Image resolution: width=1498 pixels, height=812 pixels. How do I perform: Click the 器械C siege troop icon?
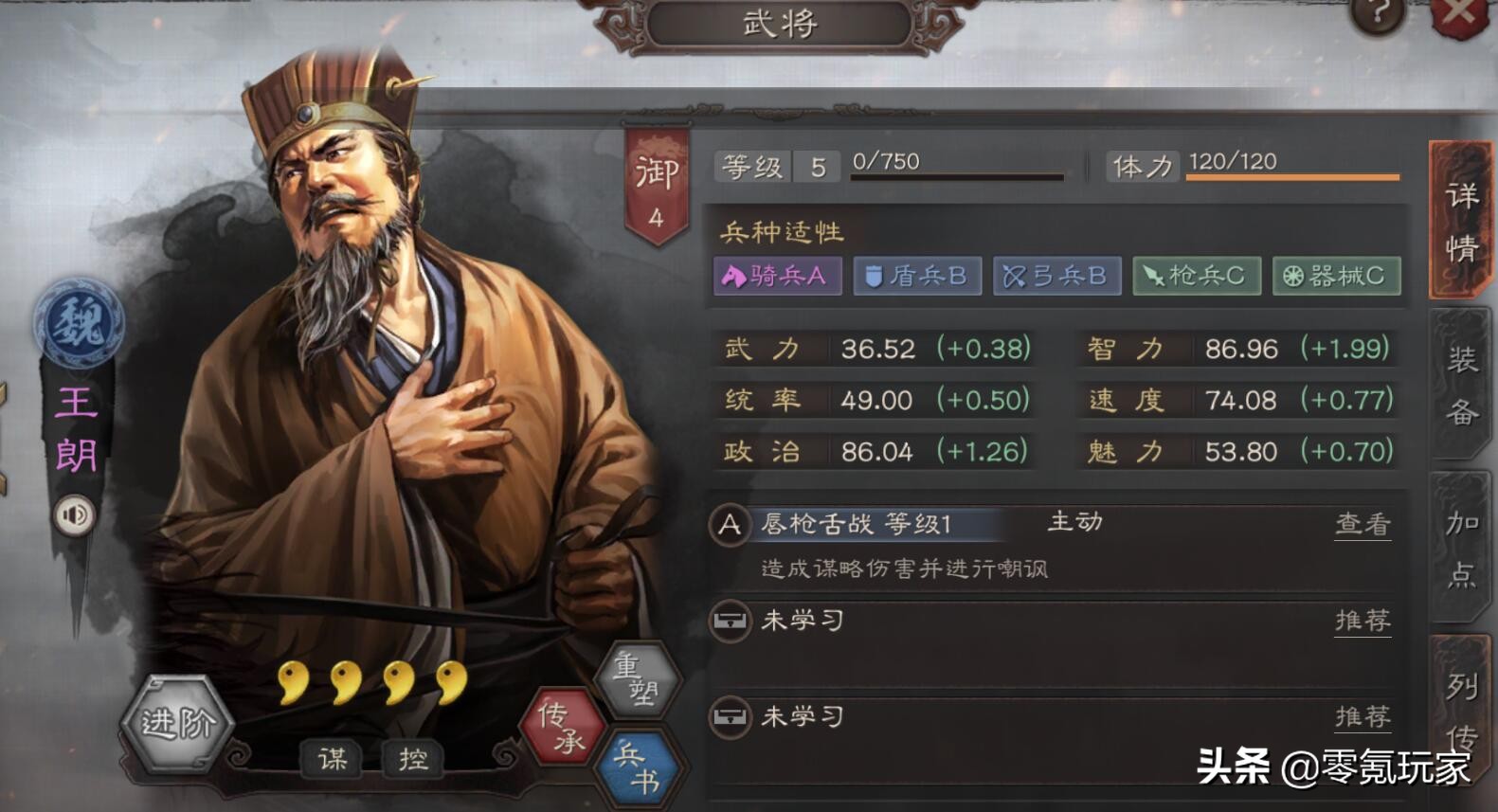[1335, 276]
